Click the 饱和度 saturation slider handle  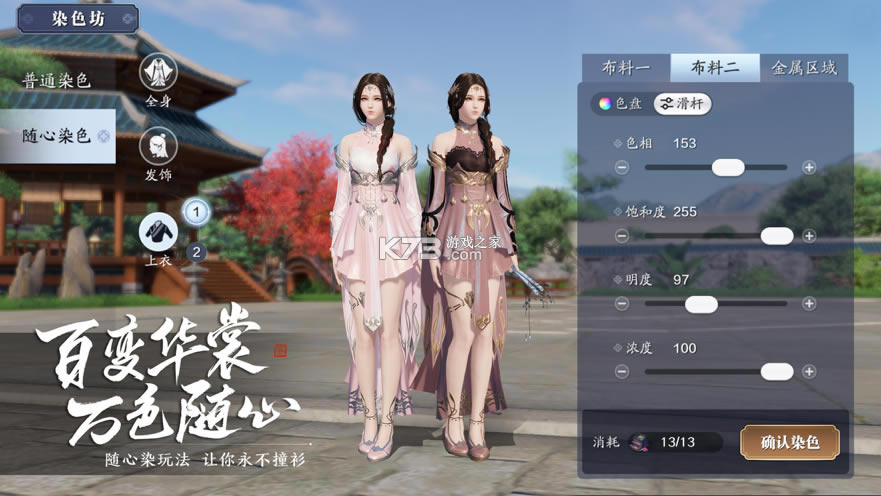[x=776, y=236]
